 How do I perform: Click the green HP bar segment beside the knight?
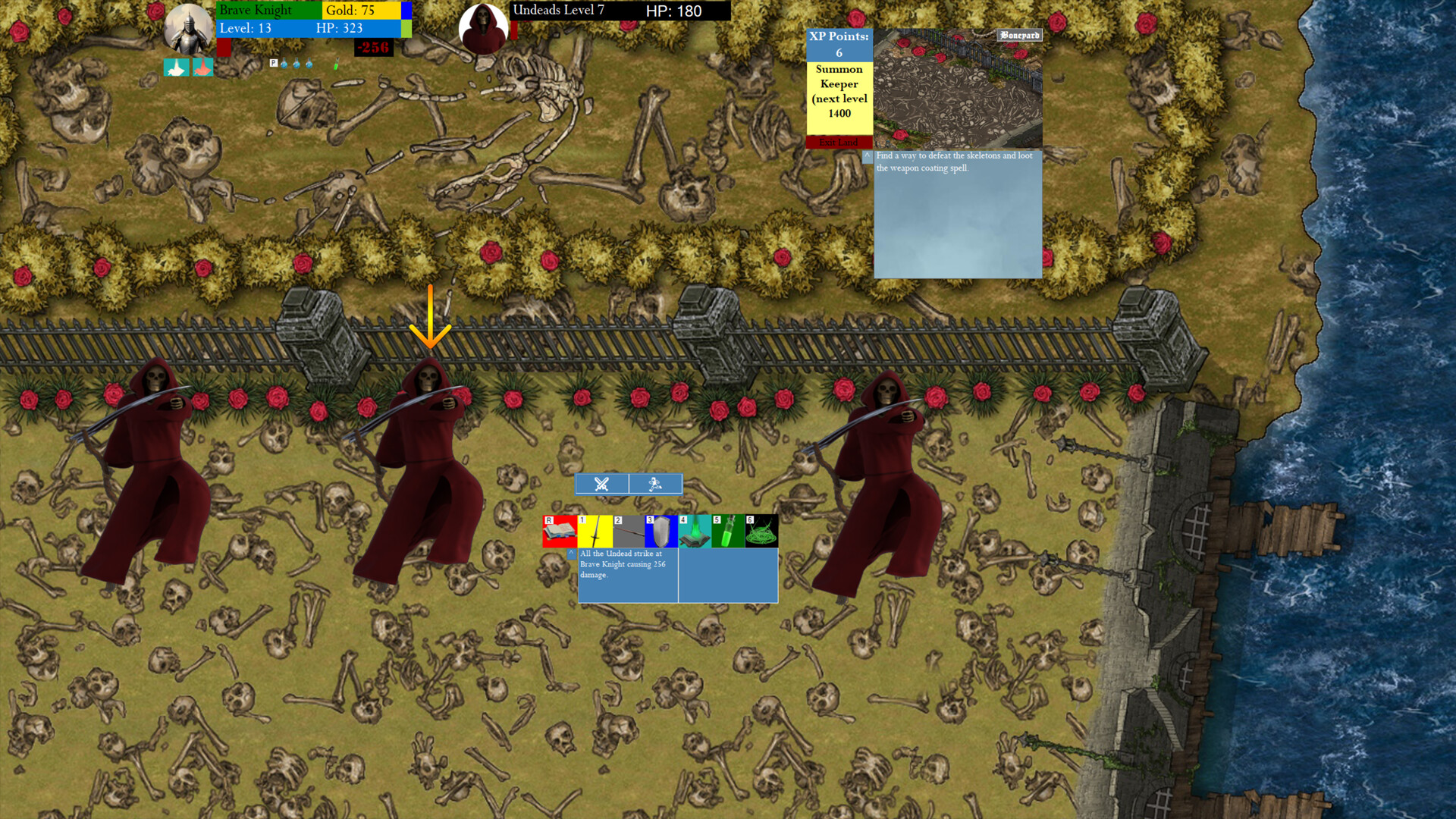click(x=407, y=28)
